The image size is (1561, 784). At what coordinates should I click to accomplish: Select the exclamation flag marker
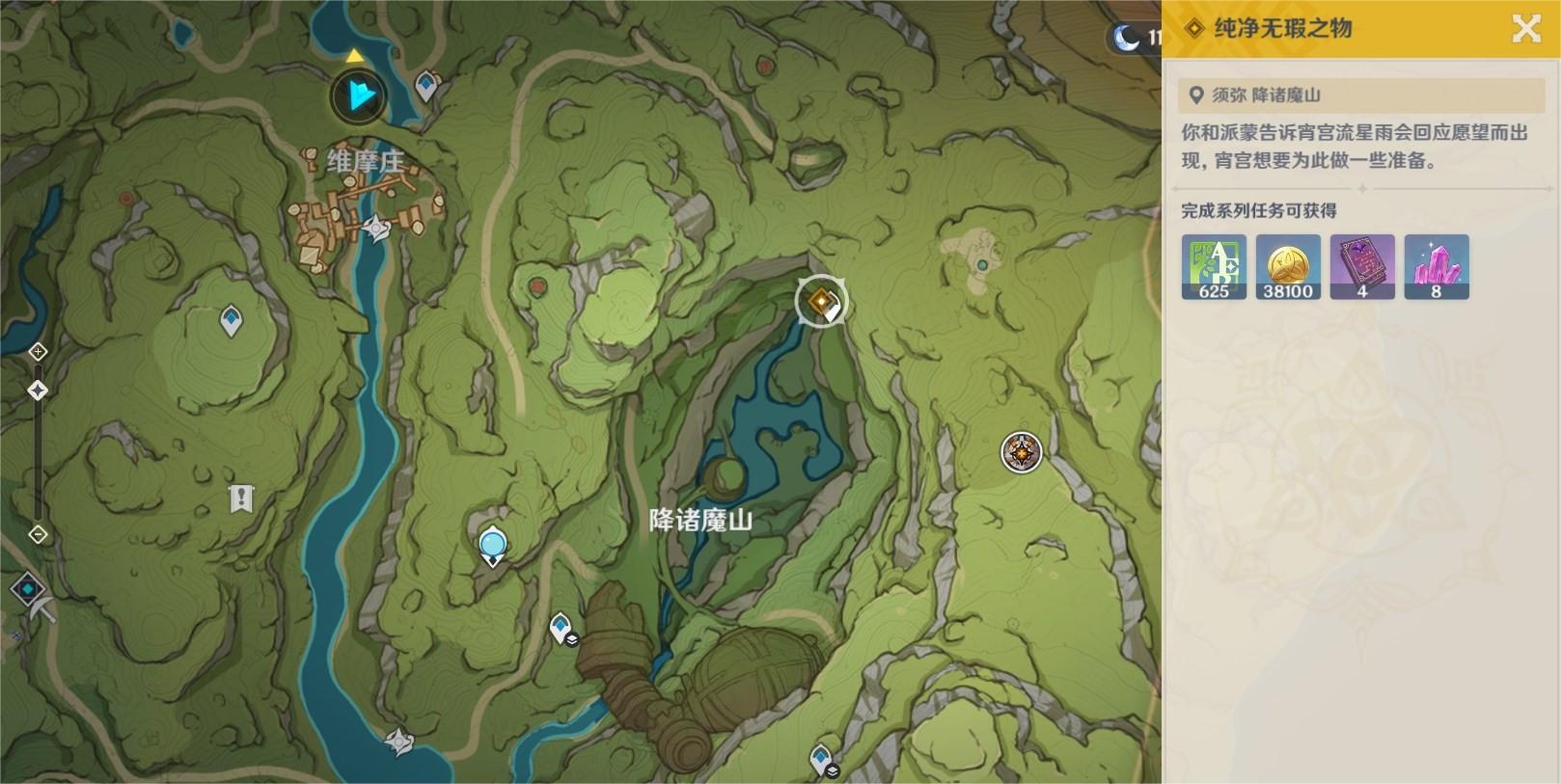240,499
